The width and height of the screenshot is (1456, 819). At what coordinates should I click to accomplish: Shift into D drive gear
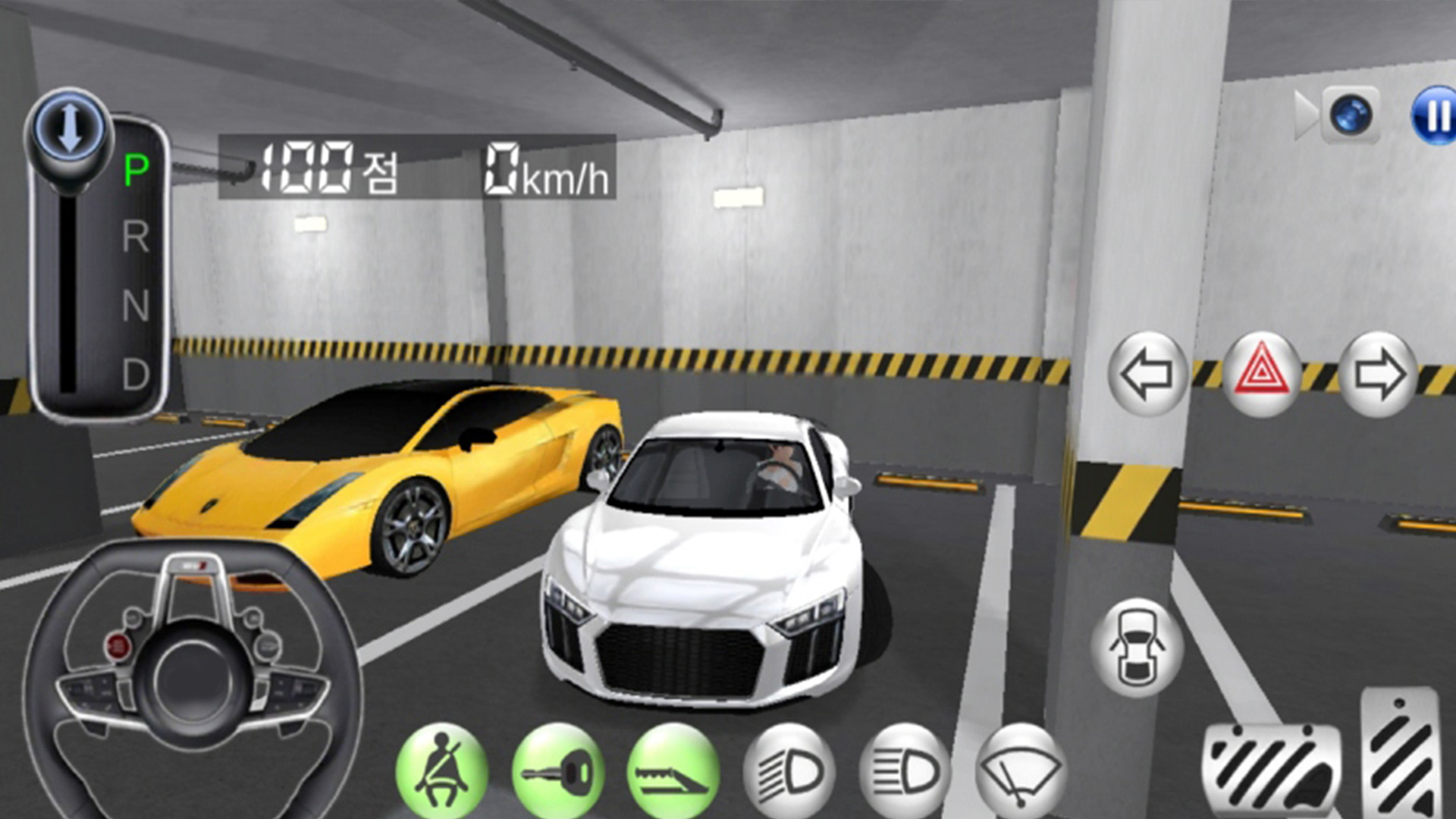[x=136, y=374]
